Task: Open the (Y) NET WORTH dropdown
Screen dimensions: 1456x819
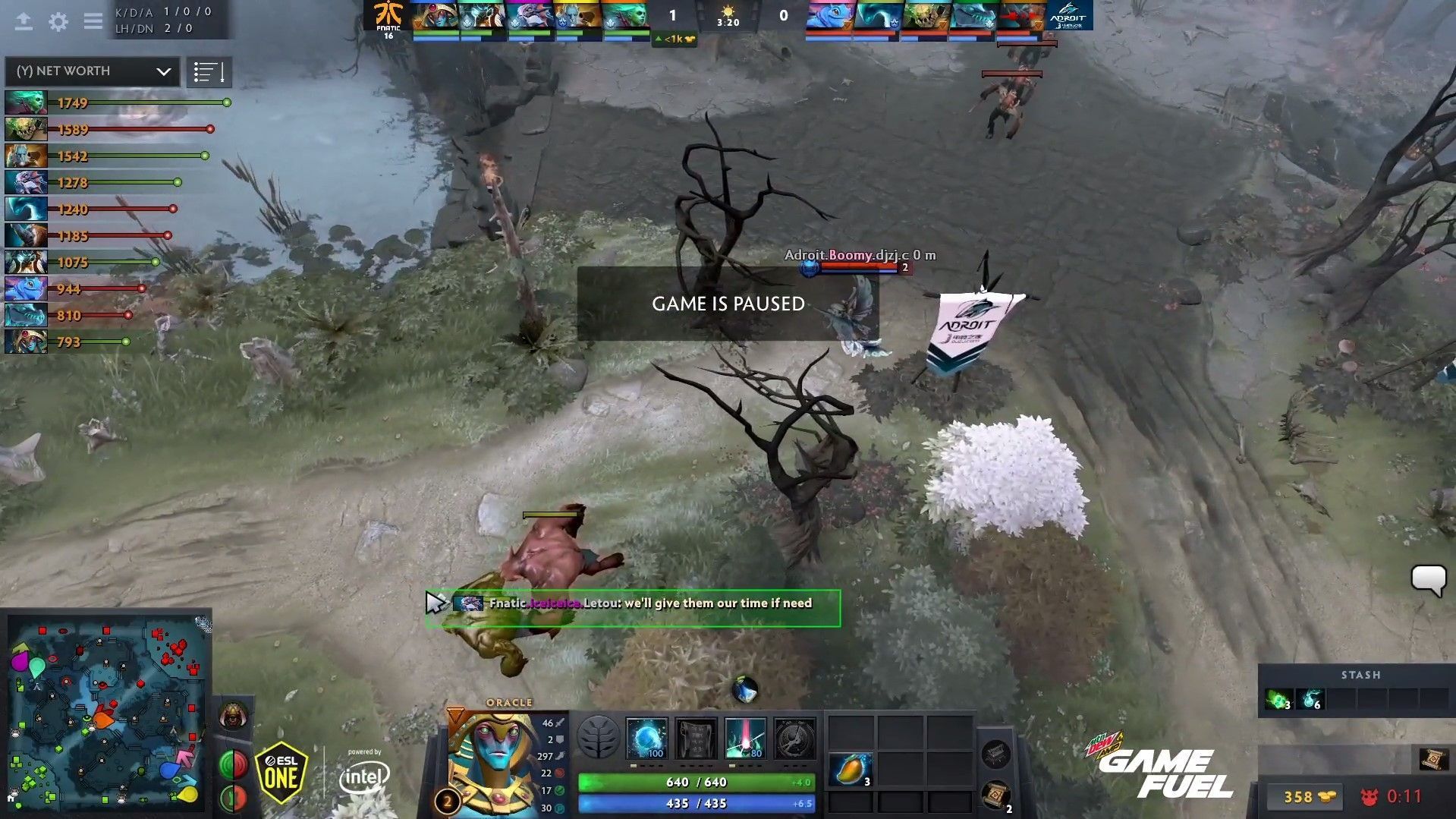Action: point(91,71)
